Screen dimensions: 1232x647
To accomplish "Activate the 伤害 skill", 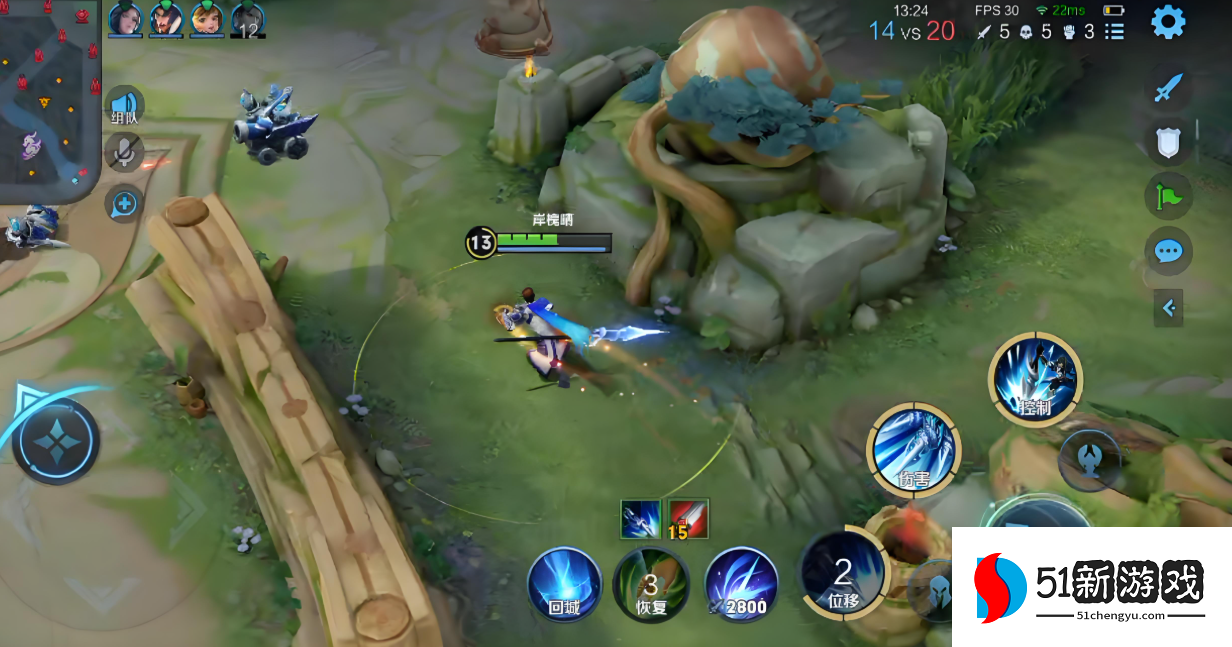I will [x=913, y=450].
